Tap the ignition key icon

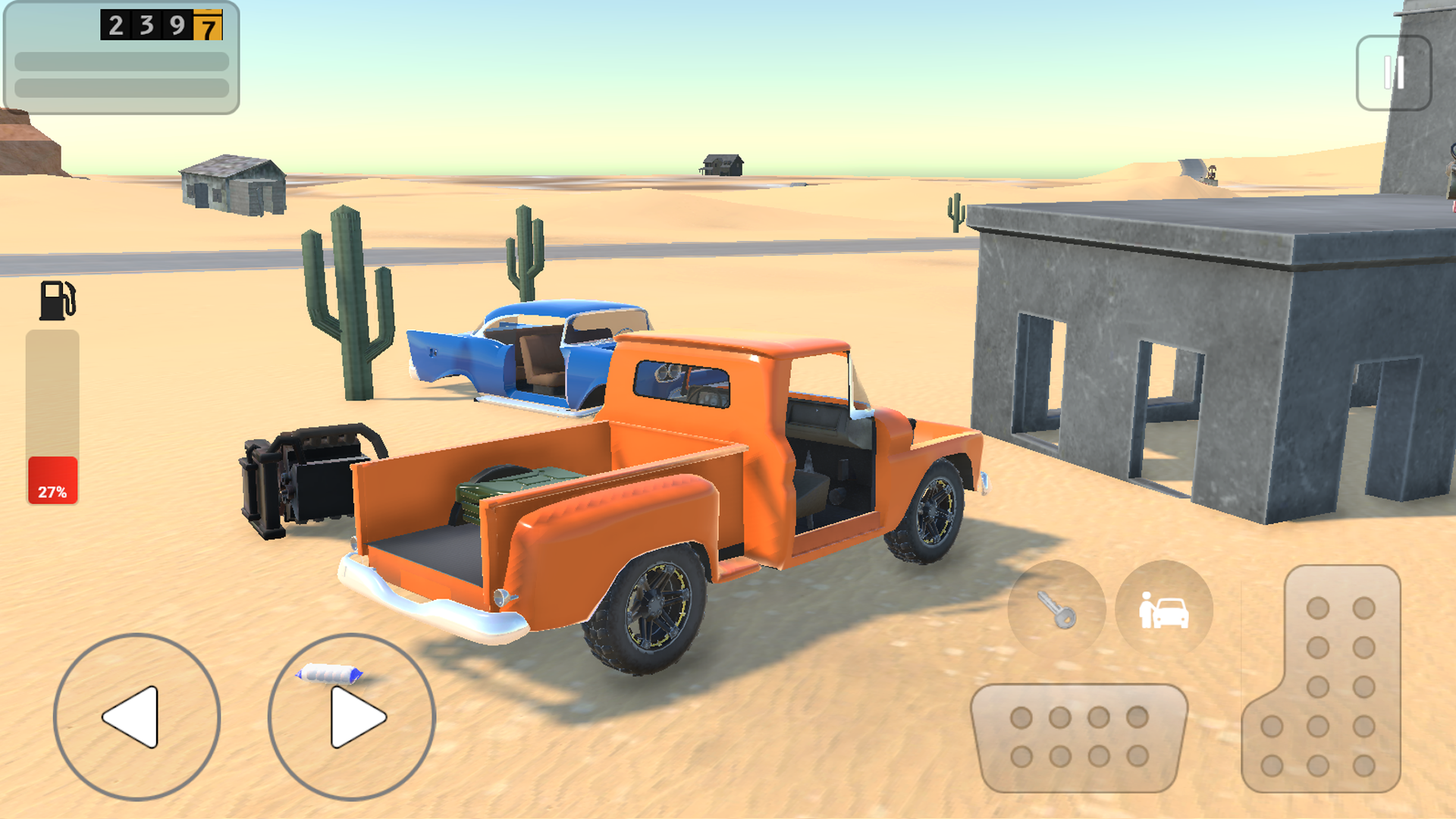tap(1056, 610)
